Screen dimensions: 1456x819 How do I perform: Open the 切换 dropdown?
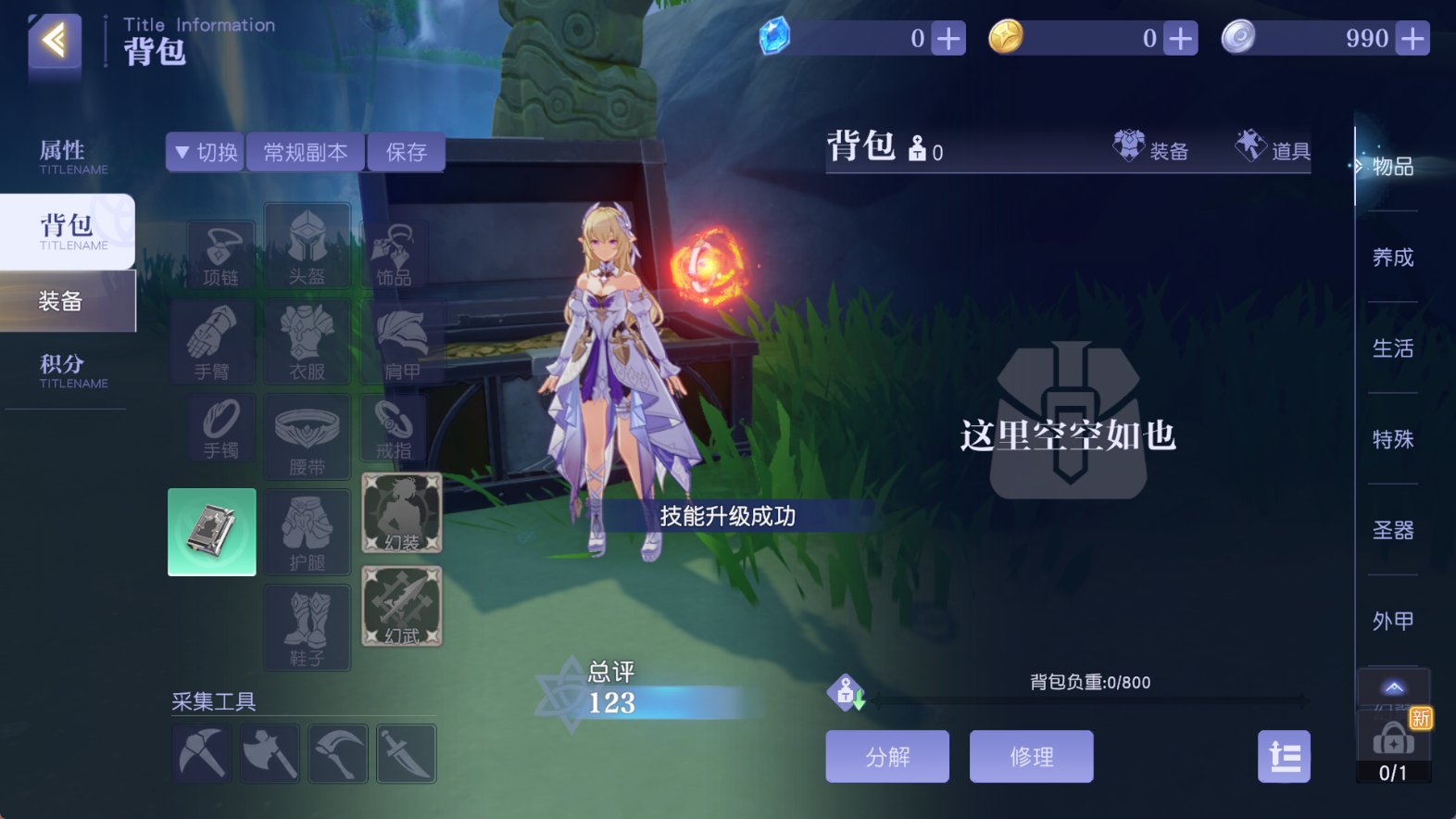point(204,151)
